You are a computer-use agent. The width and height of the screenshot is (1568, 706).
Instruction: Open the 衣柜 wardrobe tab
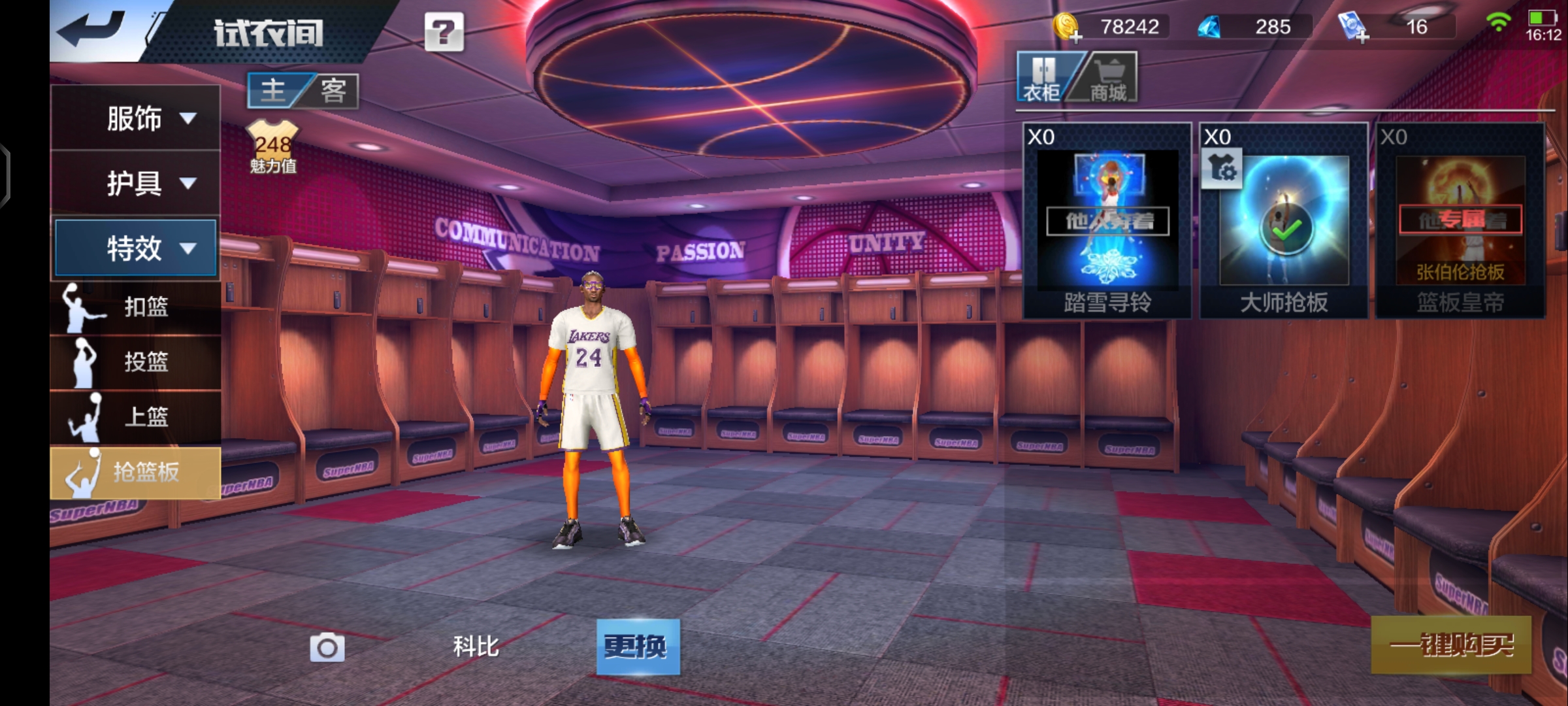point(1043,78)
